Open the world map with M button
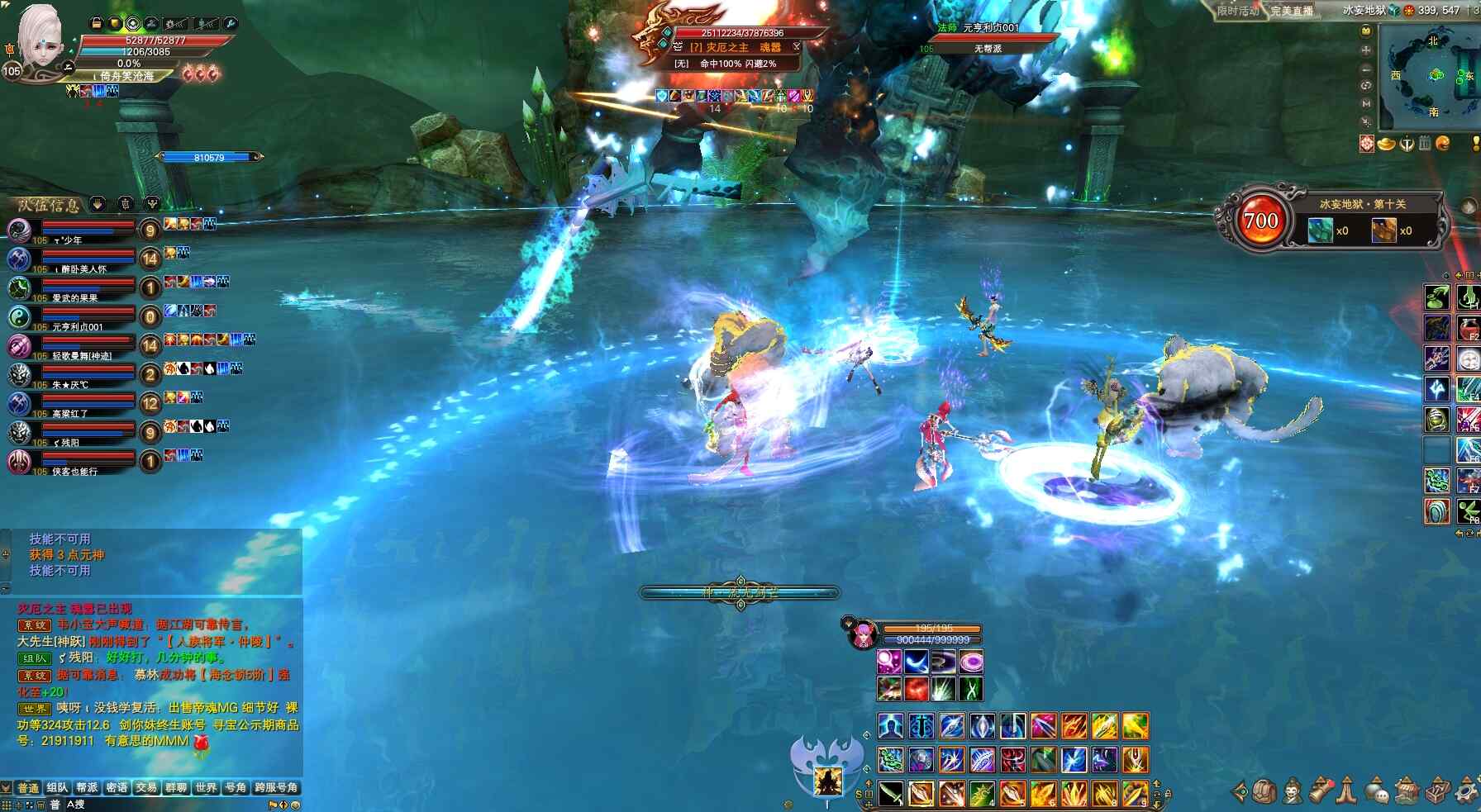1481x812 pixels. (1366, 103)
